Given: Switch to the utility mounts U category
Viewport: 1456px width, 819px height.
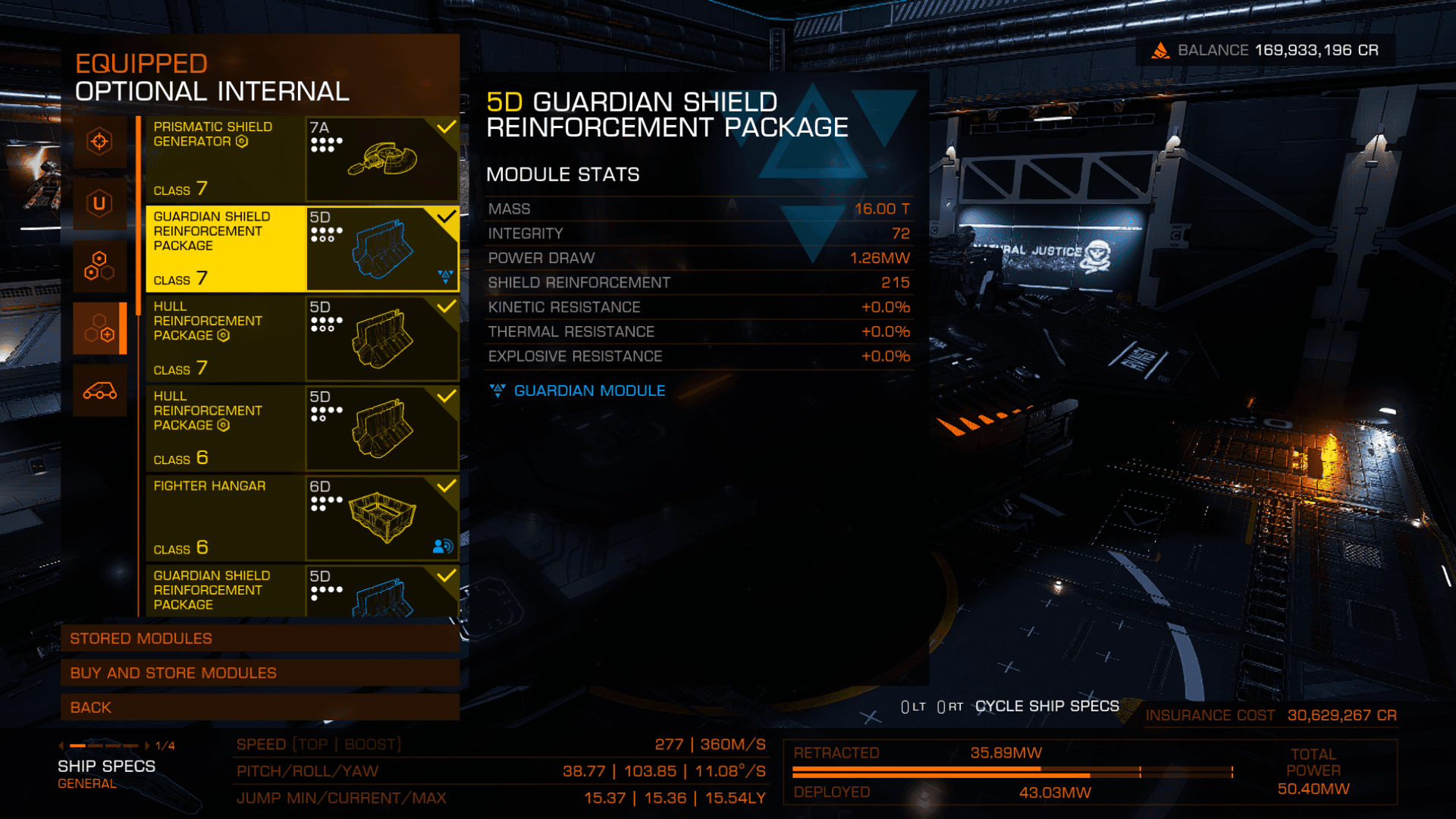Looking at the screenshot, I should pos(99,203).
